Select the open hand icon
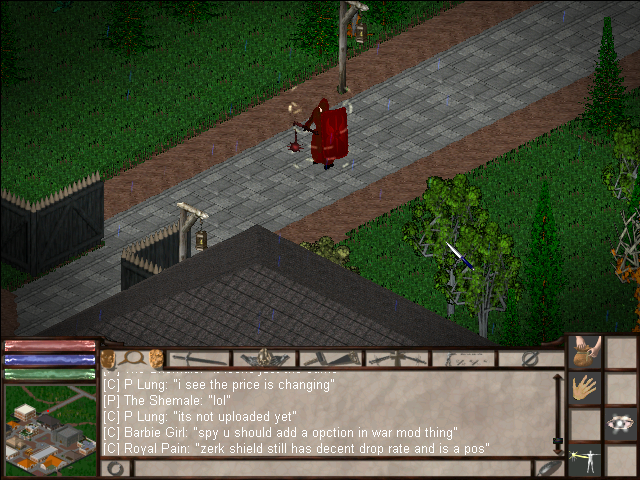The height and width of the screenshot is (480, 640). (x=585, y=388)
